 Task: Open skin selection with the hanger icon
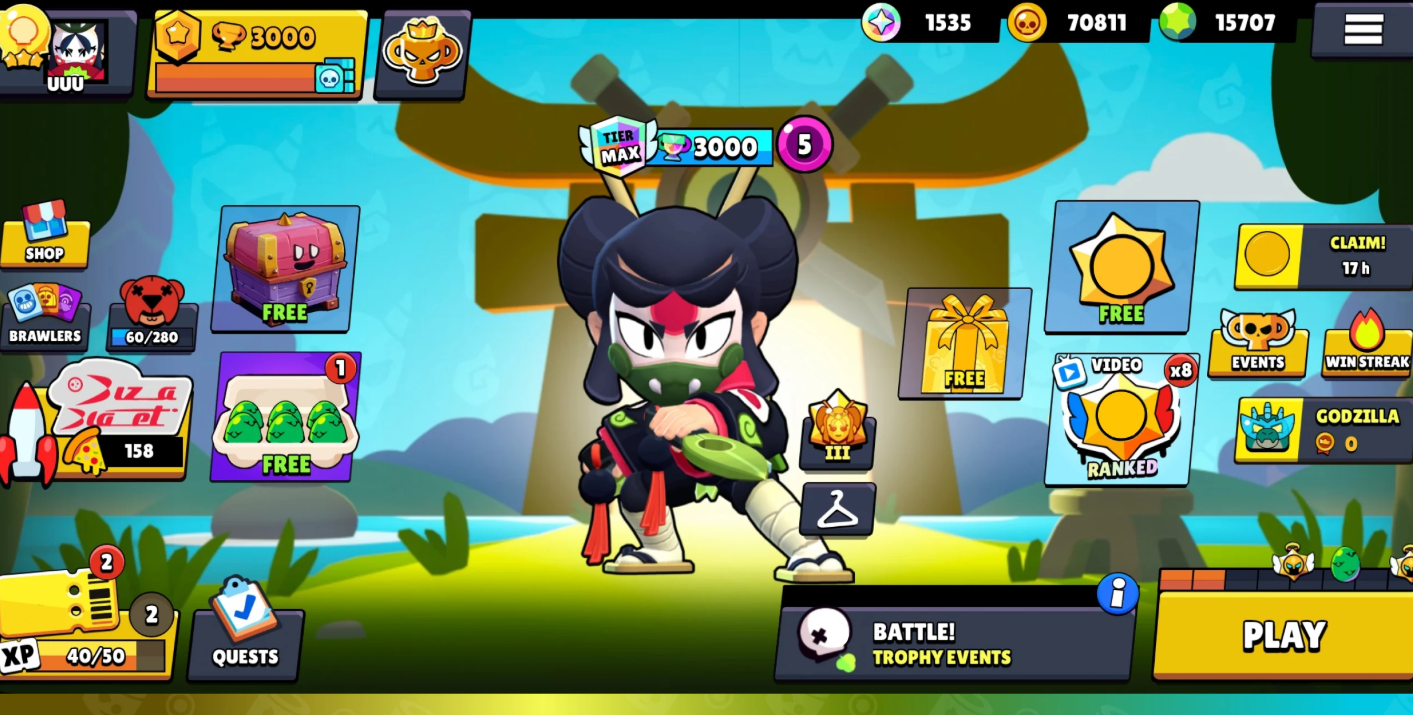(837, 509)
